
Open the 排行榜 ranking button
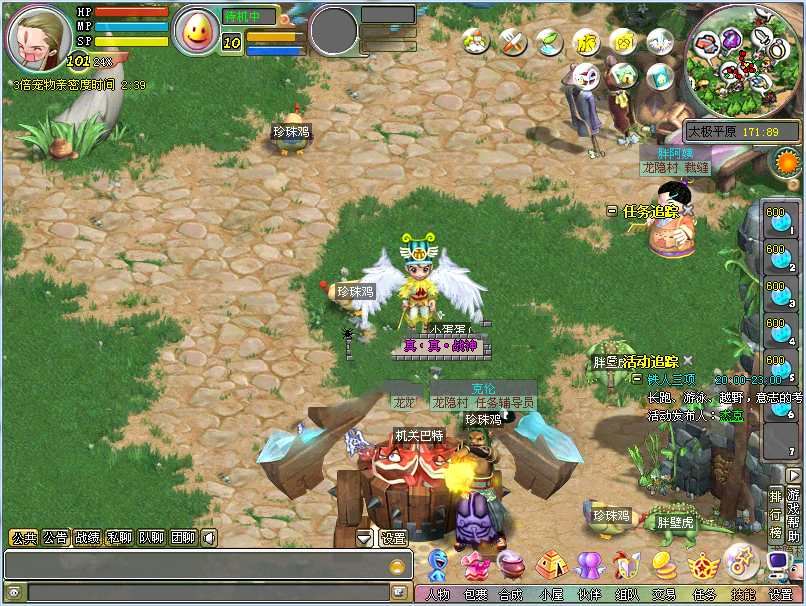(776, 514)
